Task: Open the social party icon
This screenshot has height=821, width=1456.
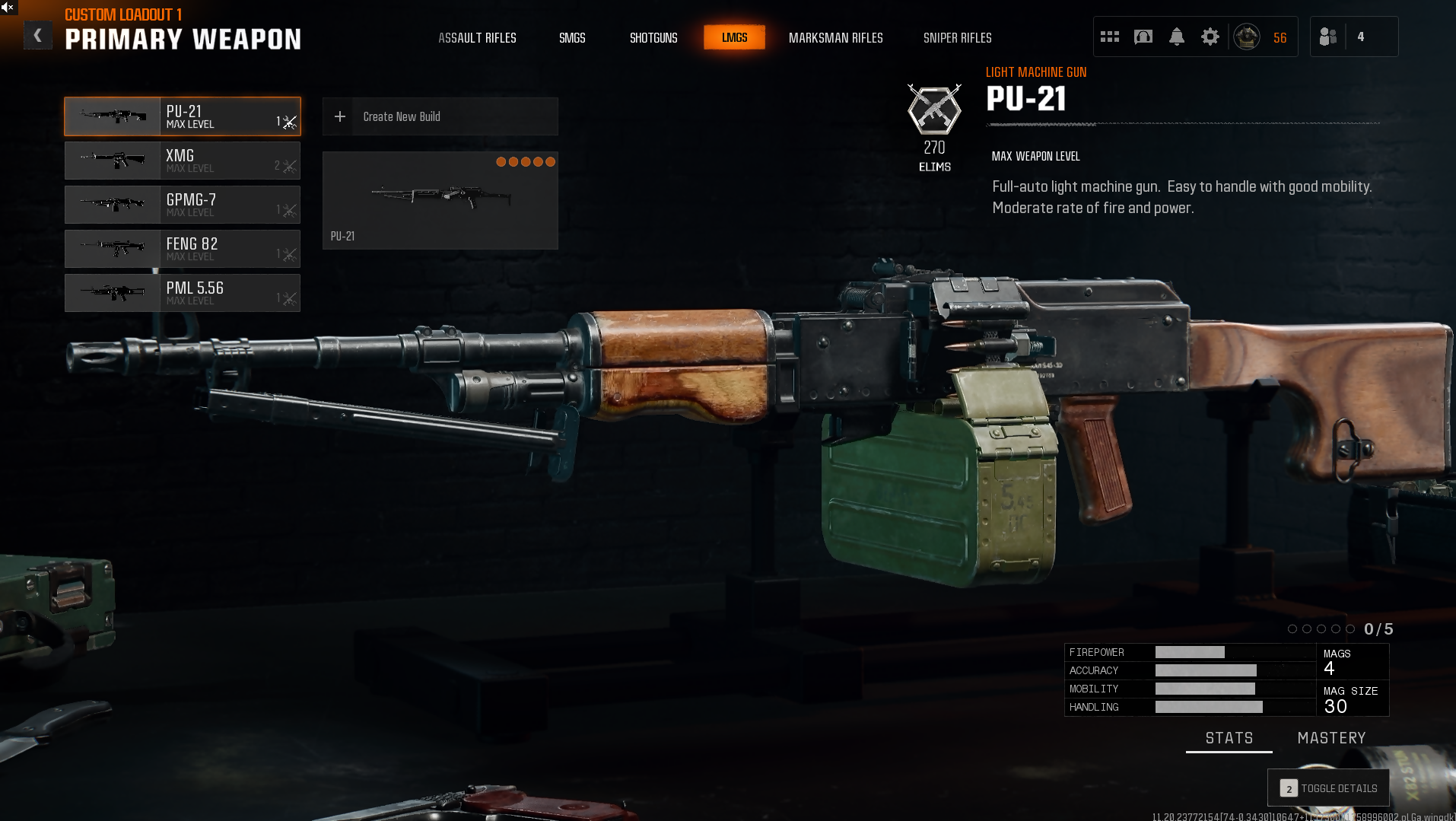Action: tap(1327, 37)
